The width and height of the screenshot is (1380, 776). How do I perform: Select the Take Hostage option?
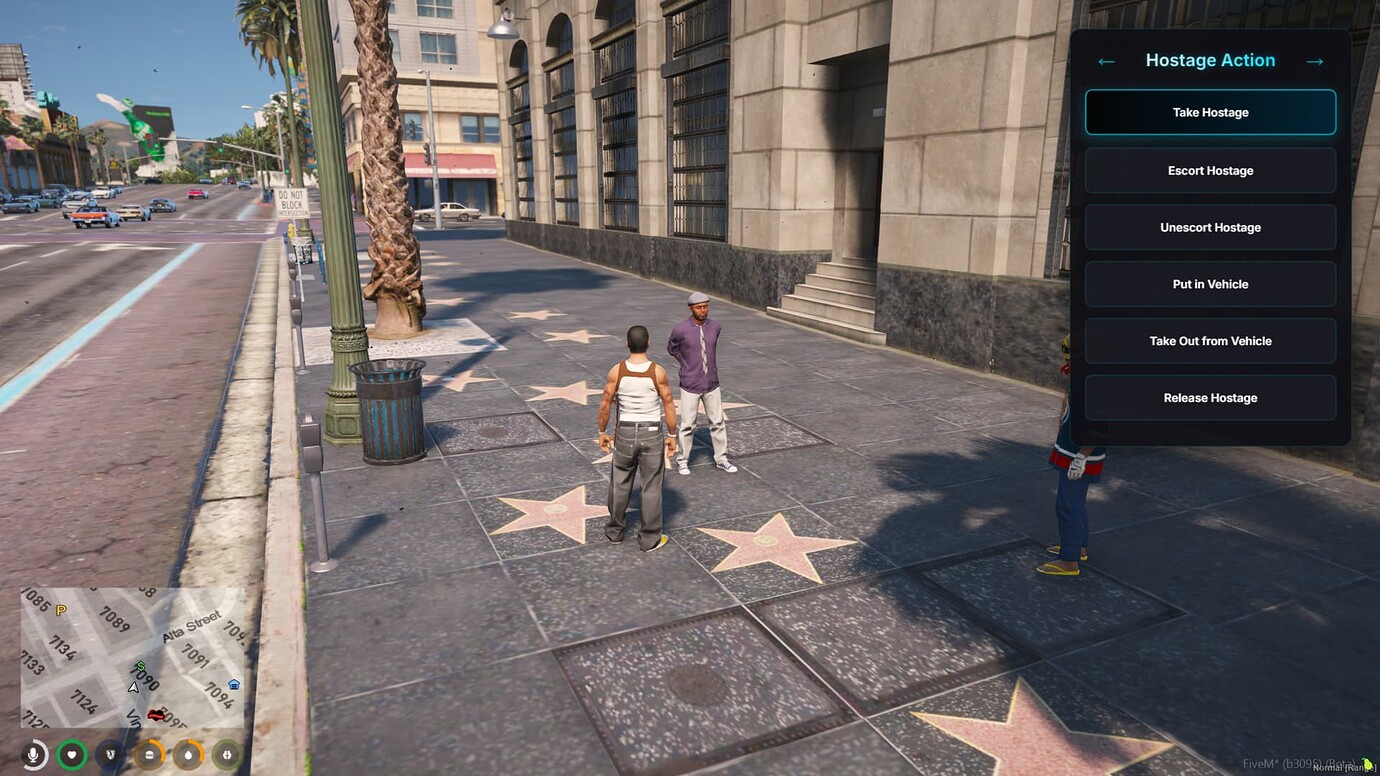[x=1210, y=112]
